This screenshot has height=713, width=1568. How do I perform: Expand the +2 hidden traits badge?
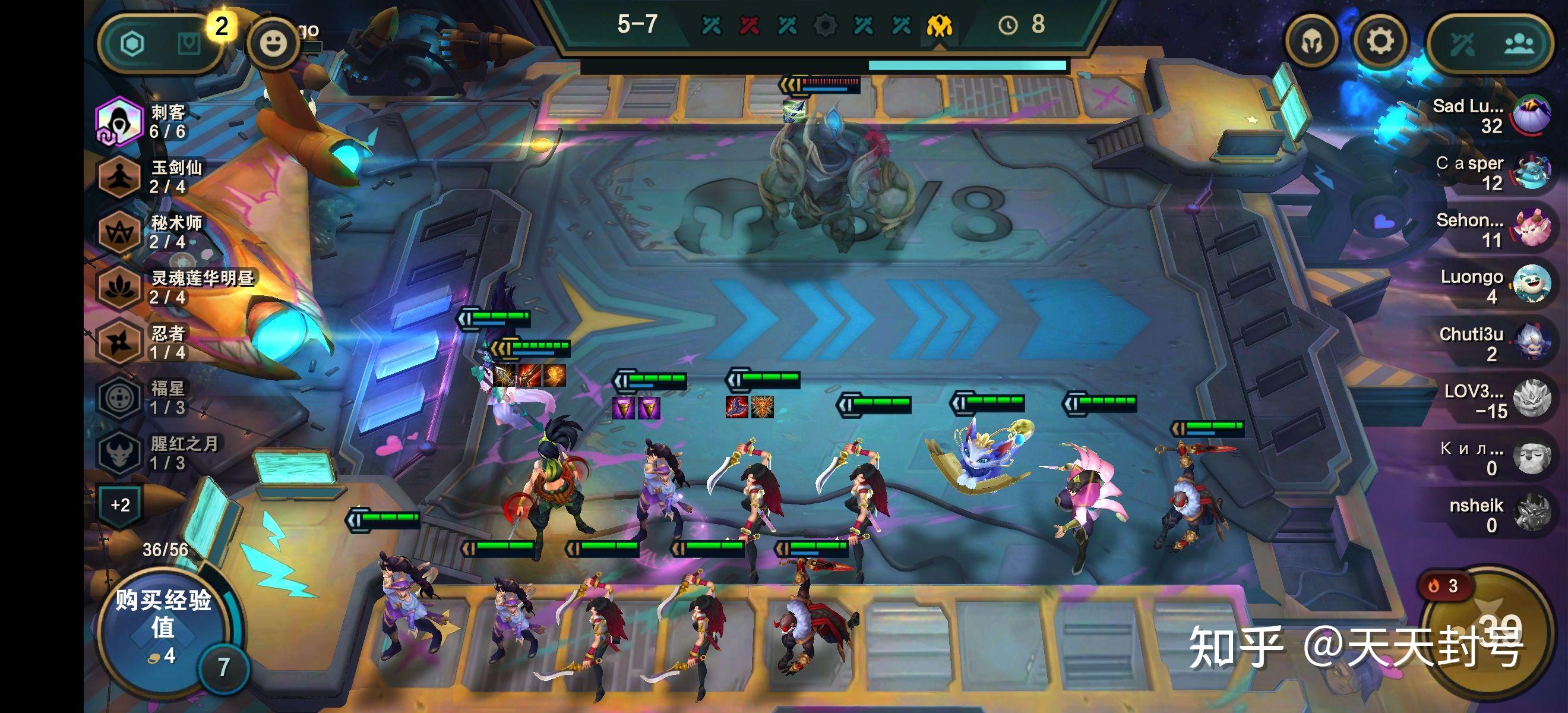click(121, 505)
